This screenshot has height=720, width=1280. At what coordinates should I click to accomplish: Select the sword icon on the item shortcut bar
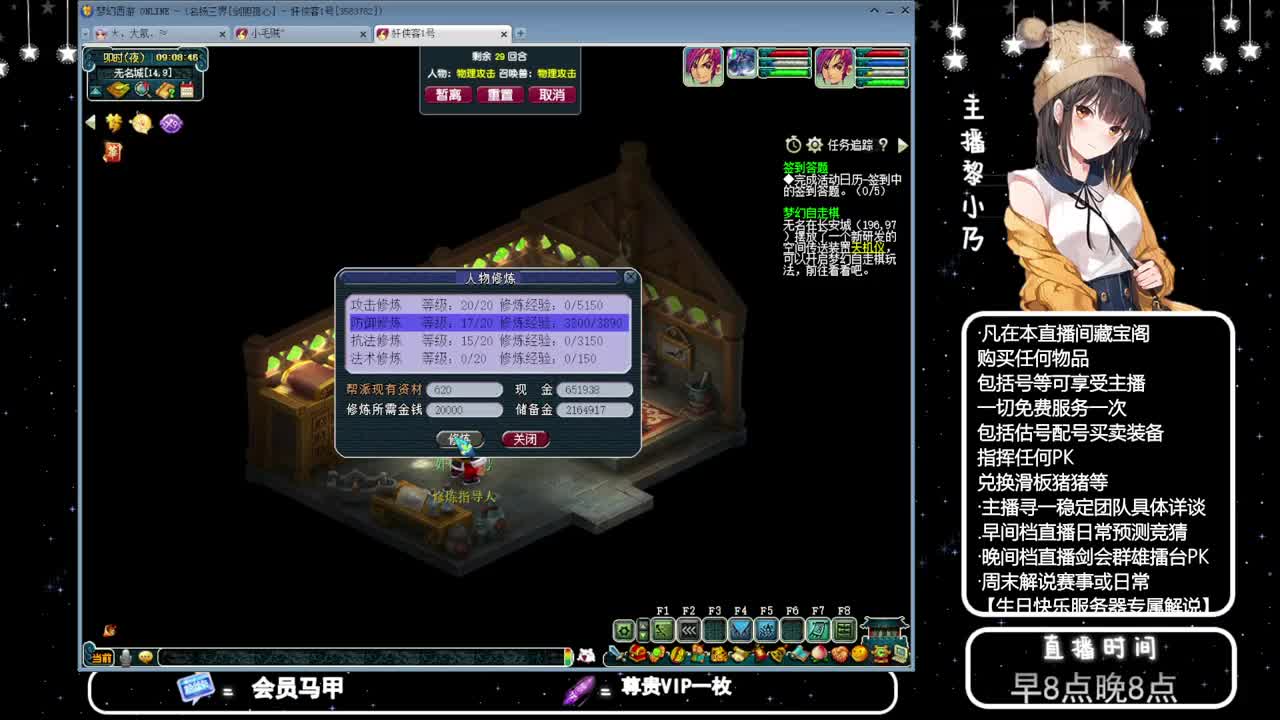(x=618, y=654)
